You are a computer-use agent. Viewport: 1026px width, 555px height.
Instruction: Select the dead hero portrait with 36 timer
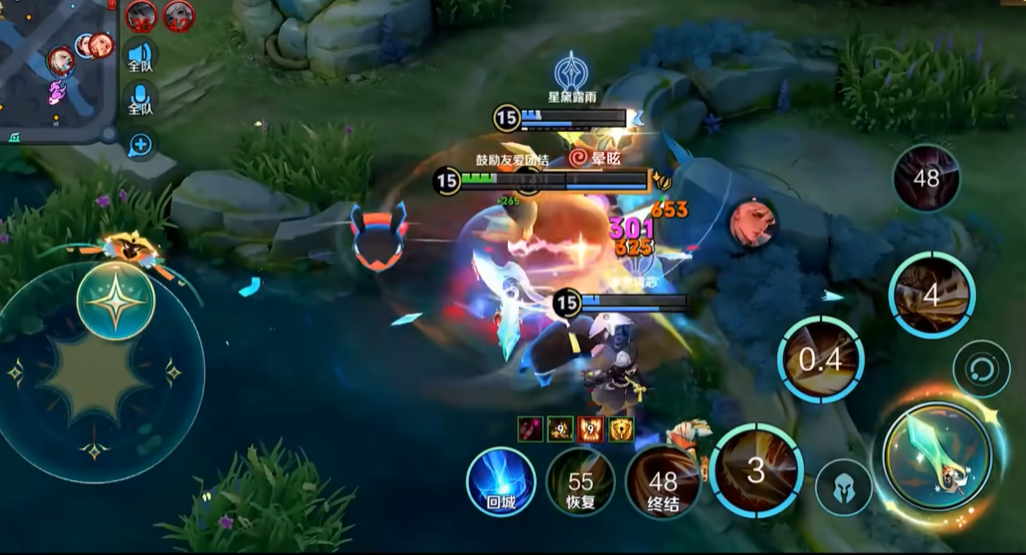pos(142,15)
